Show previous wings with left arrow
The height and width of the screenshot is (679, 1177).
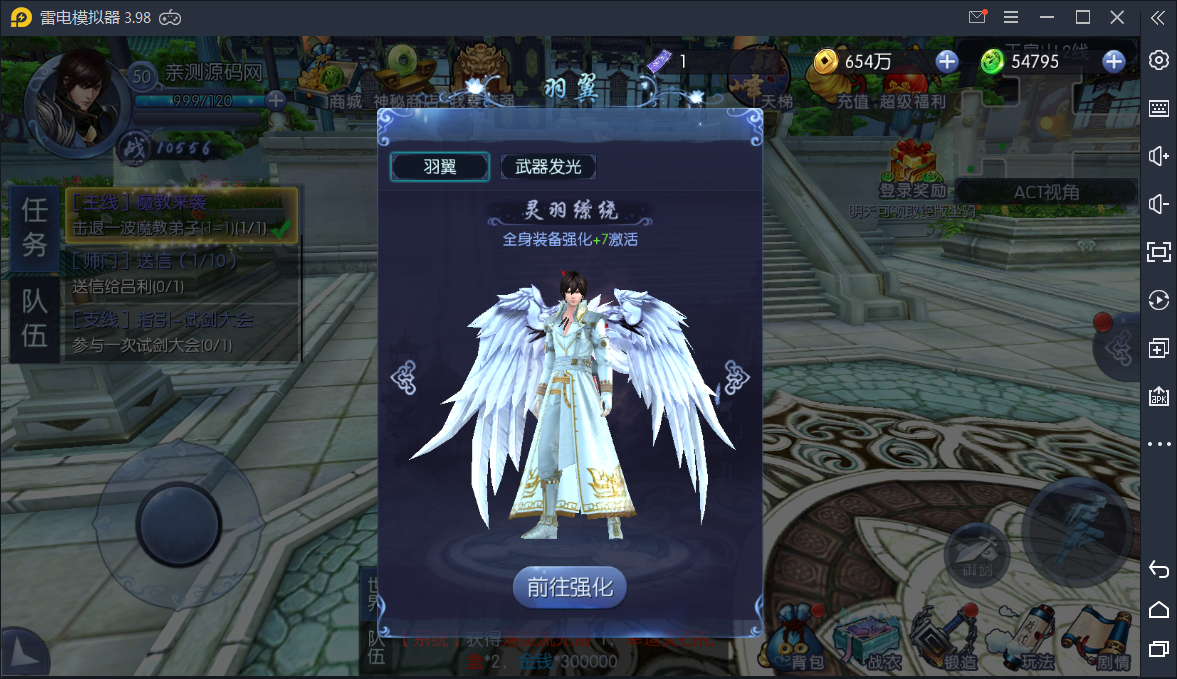[x=403, y=377]
